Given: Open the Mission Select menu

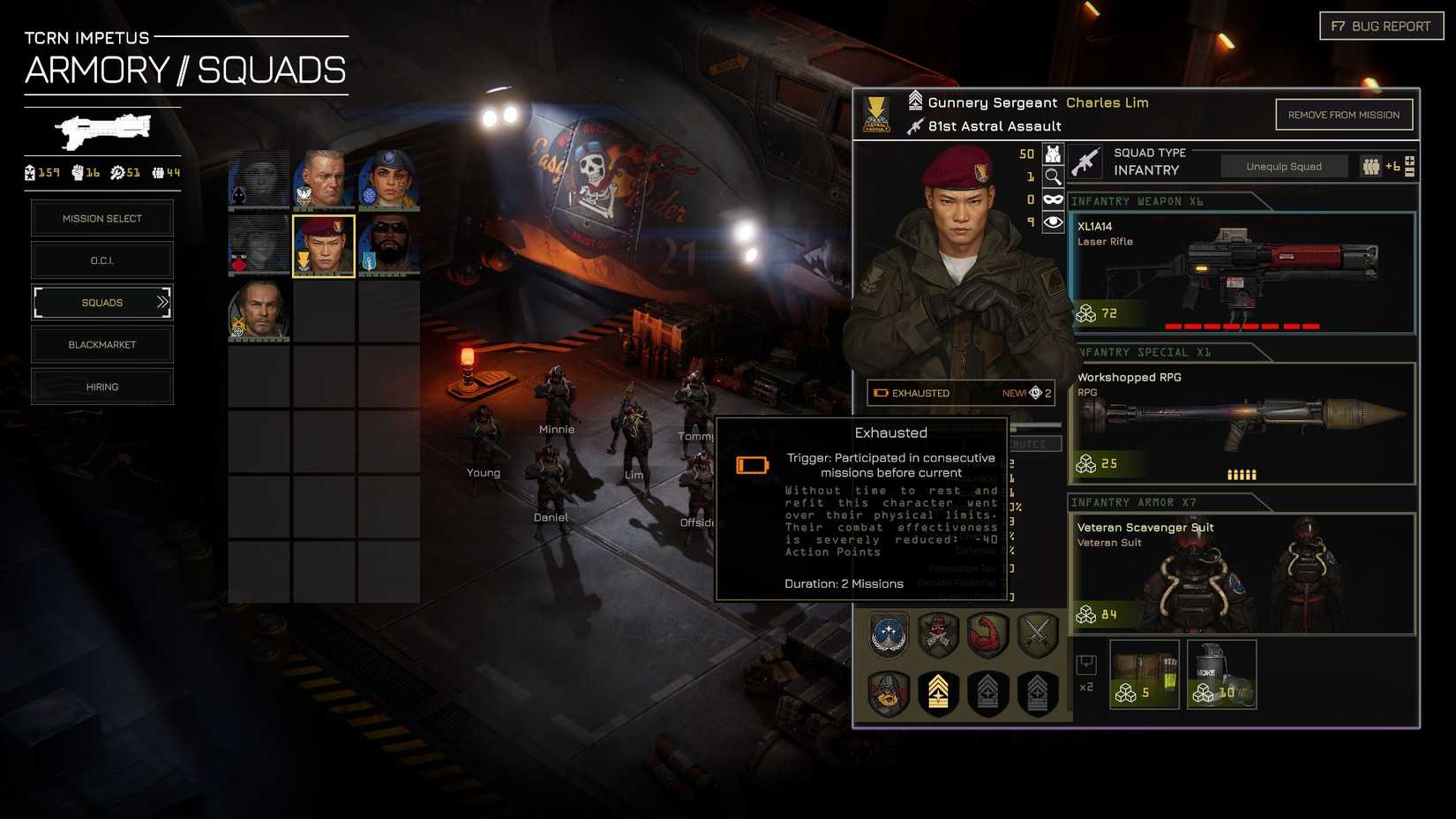Looking at the screenshot, I should [102, 219].
